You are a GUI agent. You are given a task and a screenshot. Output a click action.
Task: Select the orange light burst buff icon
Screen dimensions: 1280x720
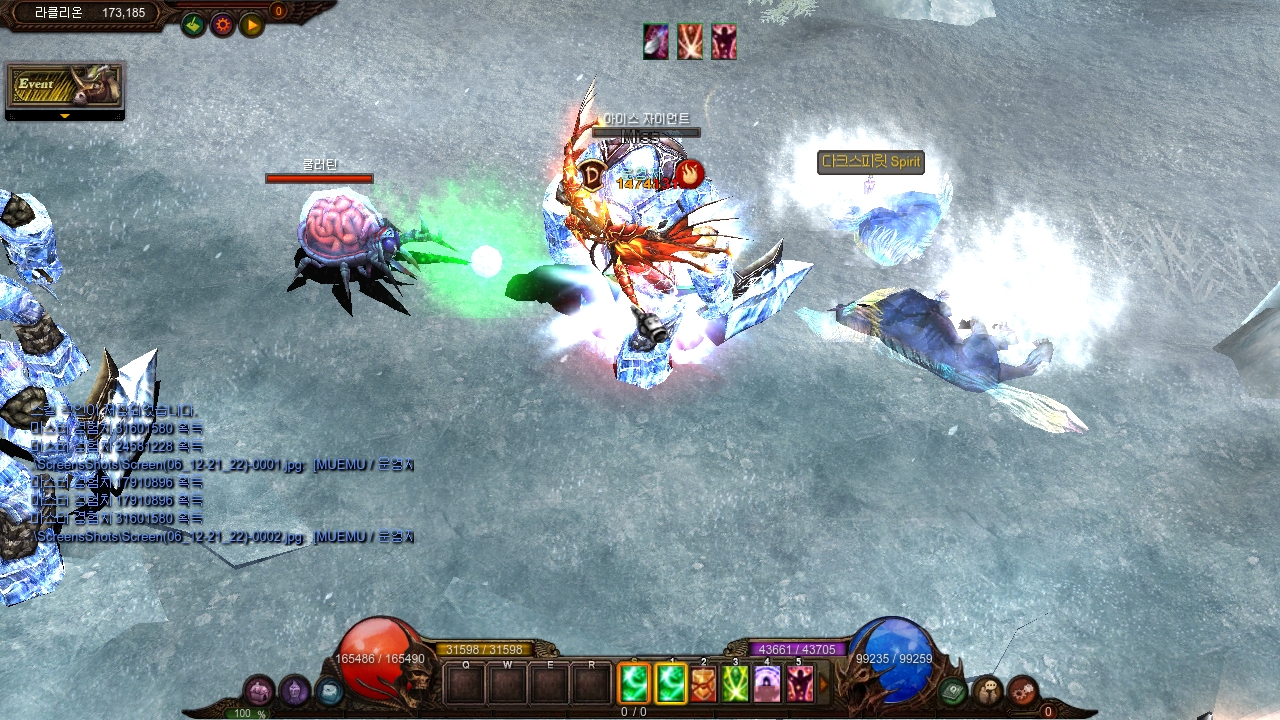690,42
